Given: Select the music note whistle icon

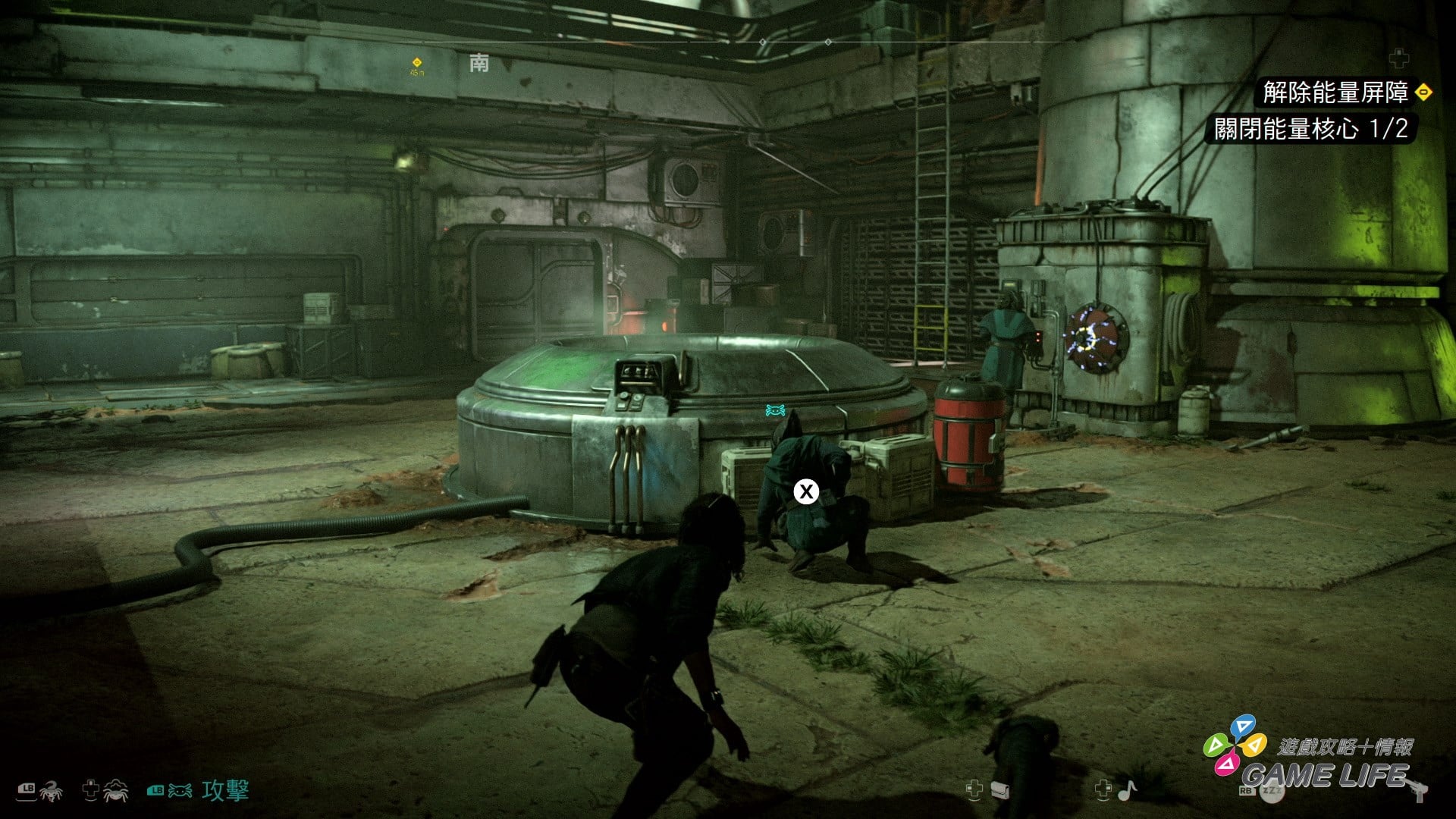Looking at the screenshot, I should tap(1127, 790).
